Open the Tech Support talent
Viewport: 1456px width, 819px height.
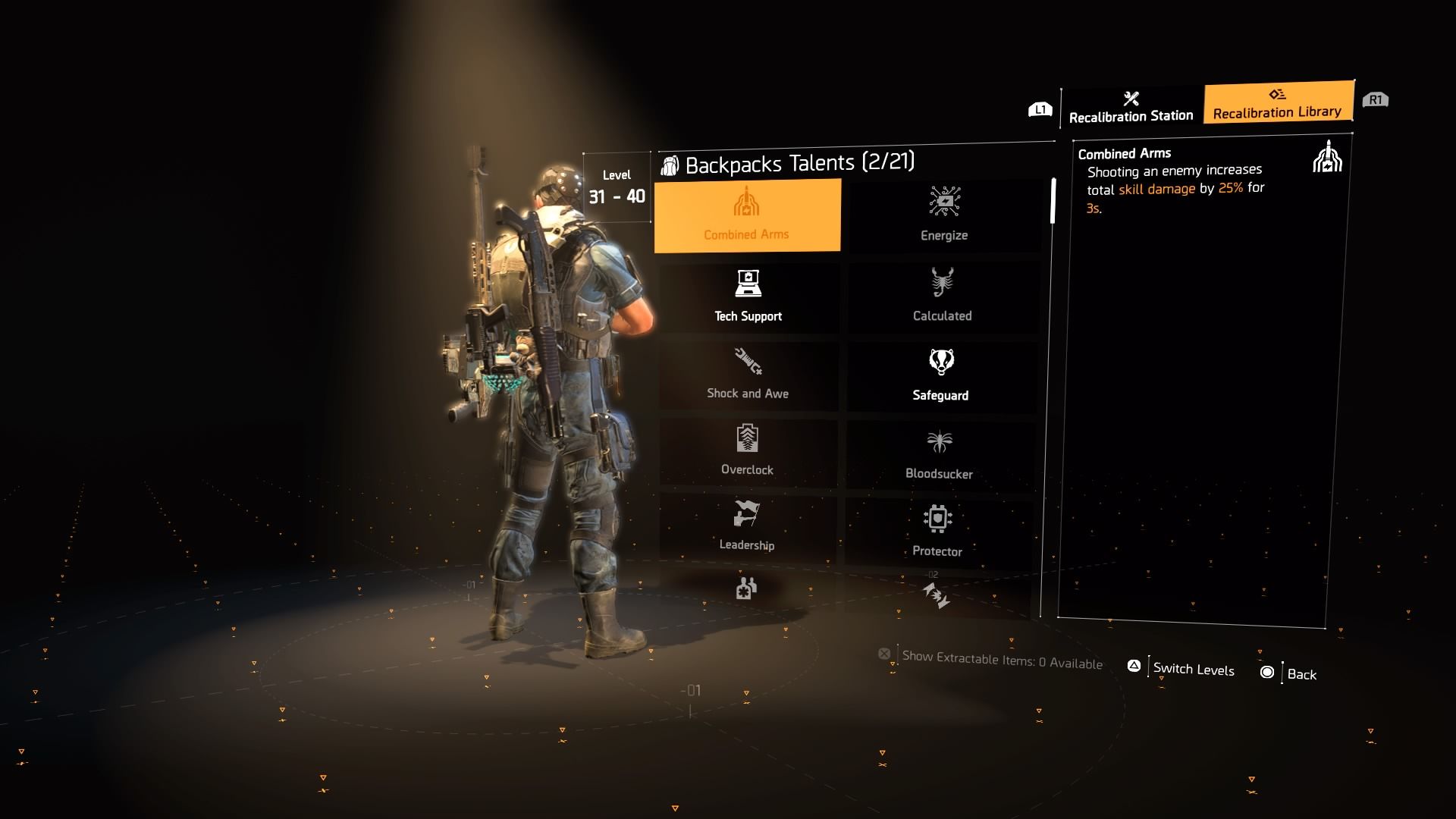748,296
